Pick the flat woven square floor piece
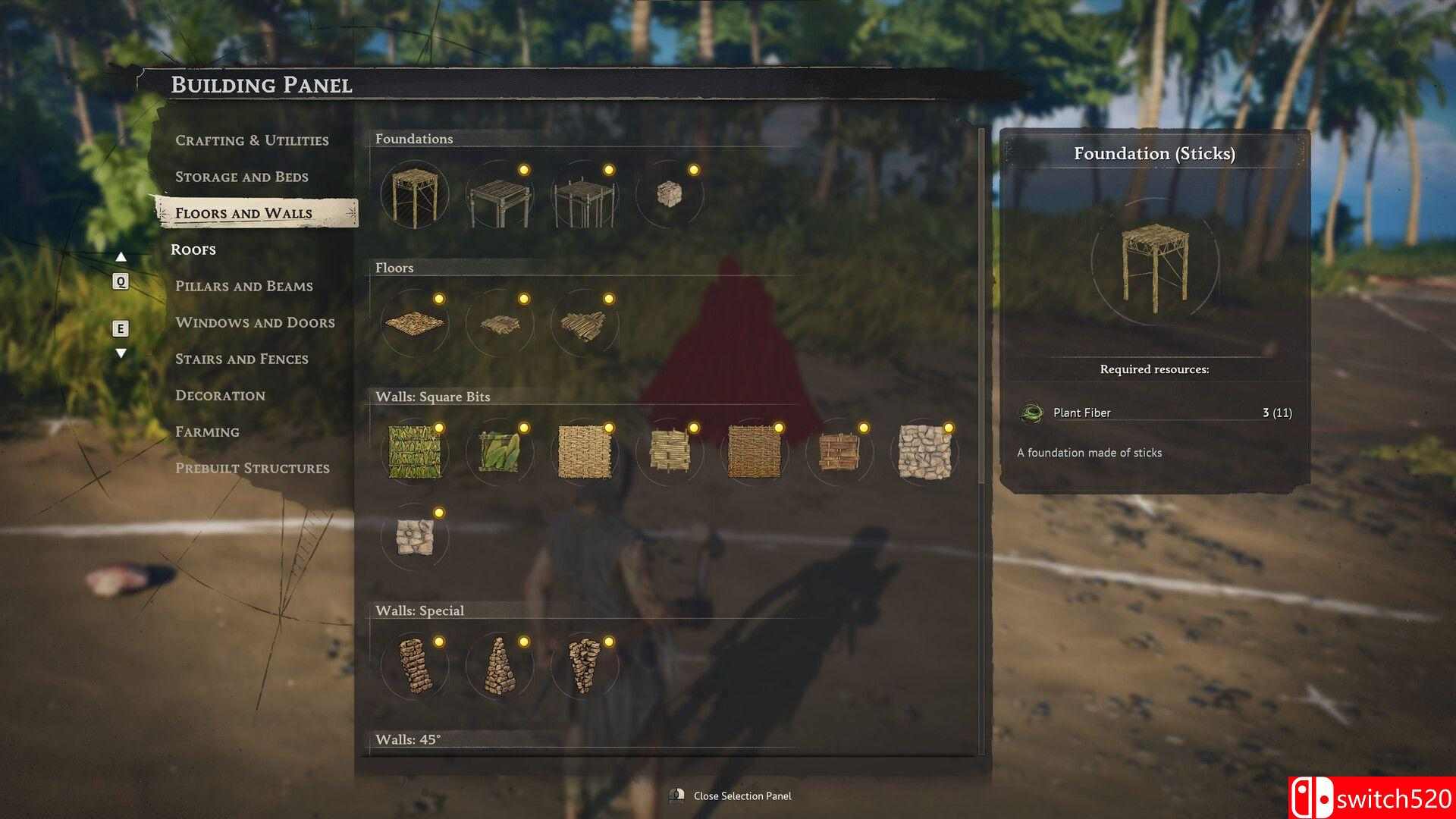1456x819 pixels. coord(414,323)
